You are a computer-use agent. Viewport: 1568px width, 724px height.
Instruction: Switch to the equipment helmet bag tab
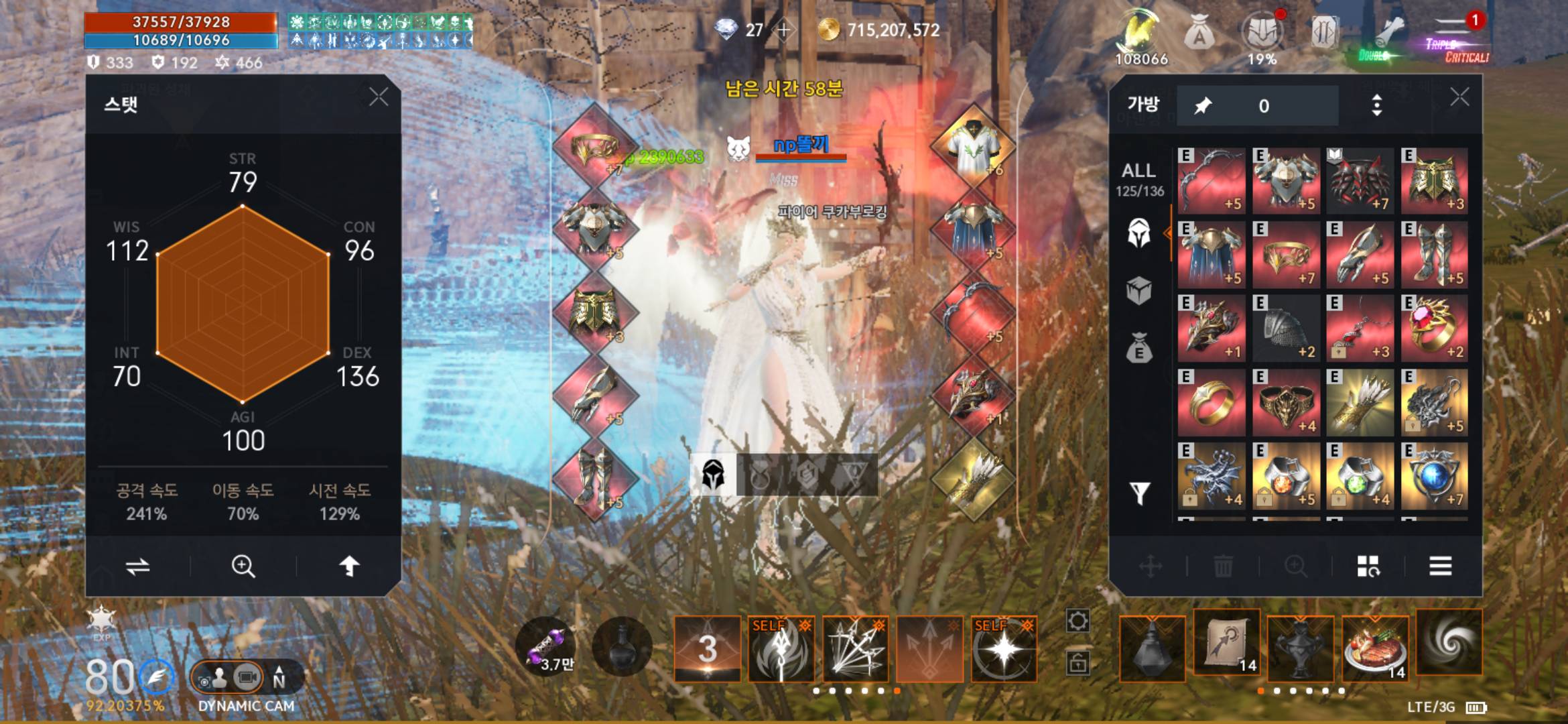click(x=1139, y=234)
